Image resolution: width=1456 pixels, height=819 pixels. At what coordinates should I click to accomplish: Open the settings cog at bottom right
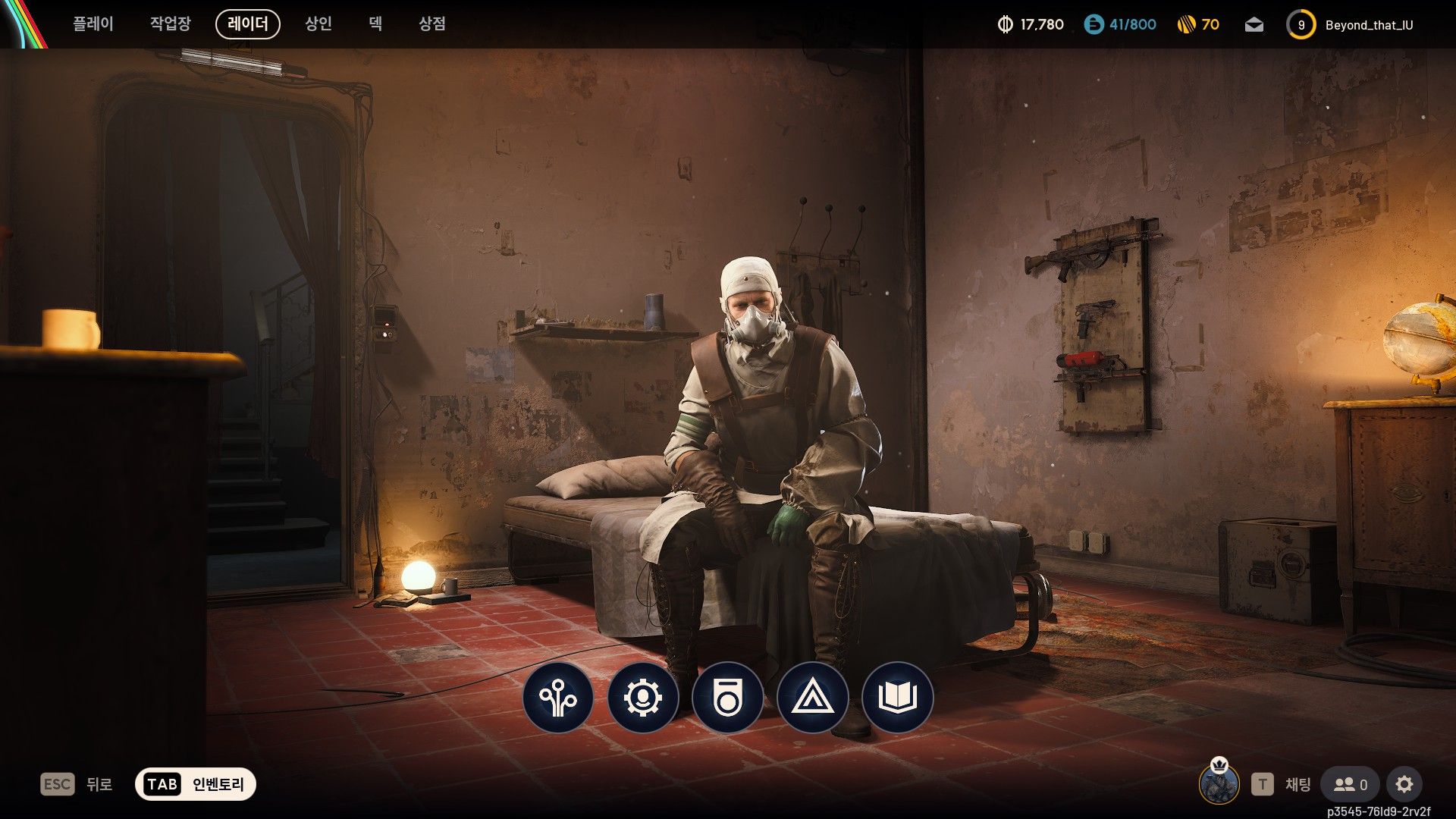[x=1404, y=784]
